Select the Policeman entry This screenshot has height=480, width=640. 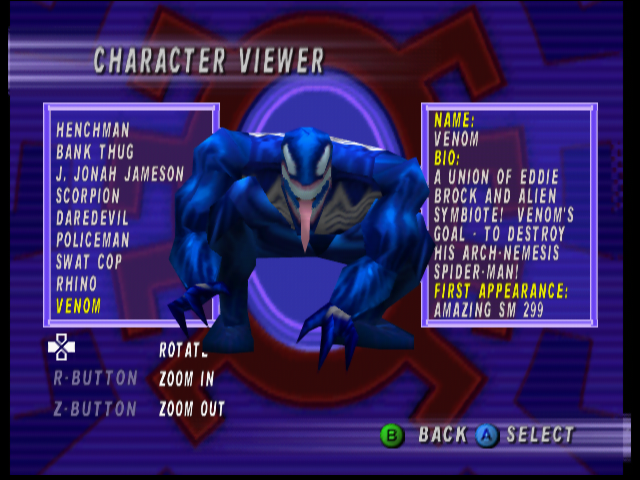(x=93, y=240)
